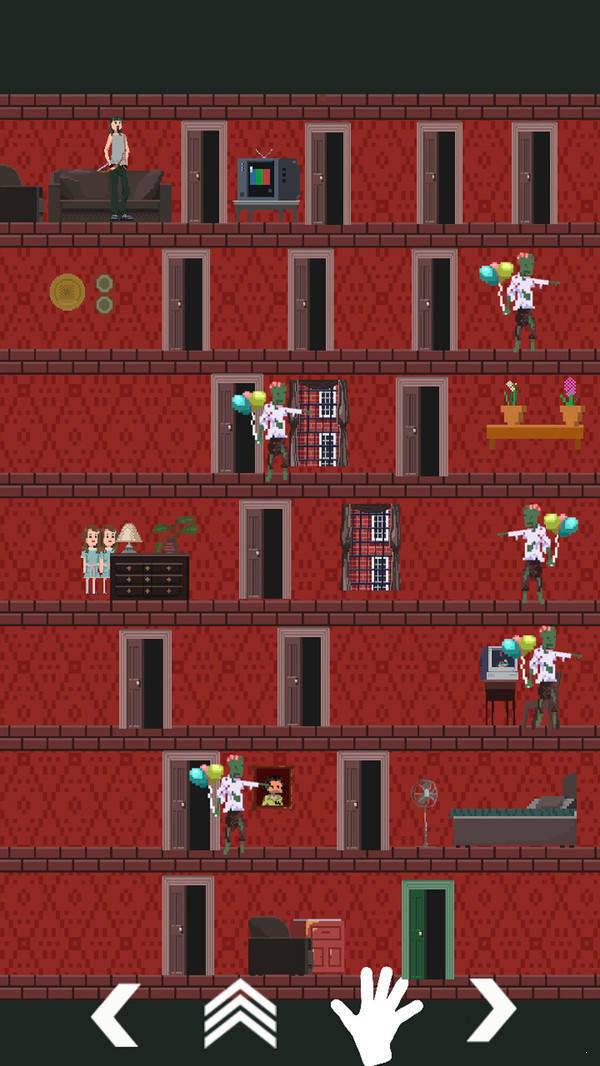Tap the white hand interact button
The height and width of the screenshot is (1066, 600).
[375, 1014]
